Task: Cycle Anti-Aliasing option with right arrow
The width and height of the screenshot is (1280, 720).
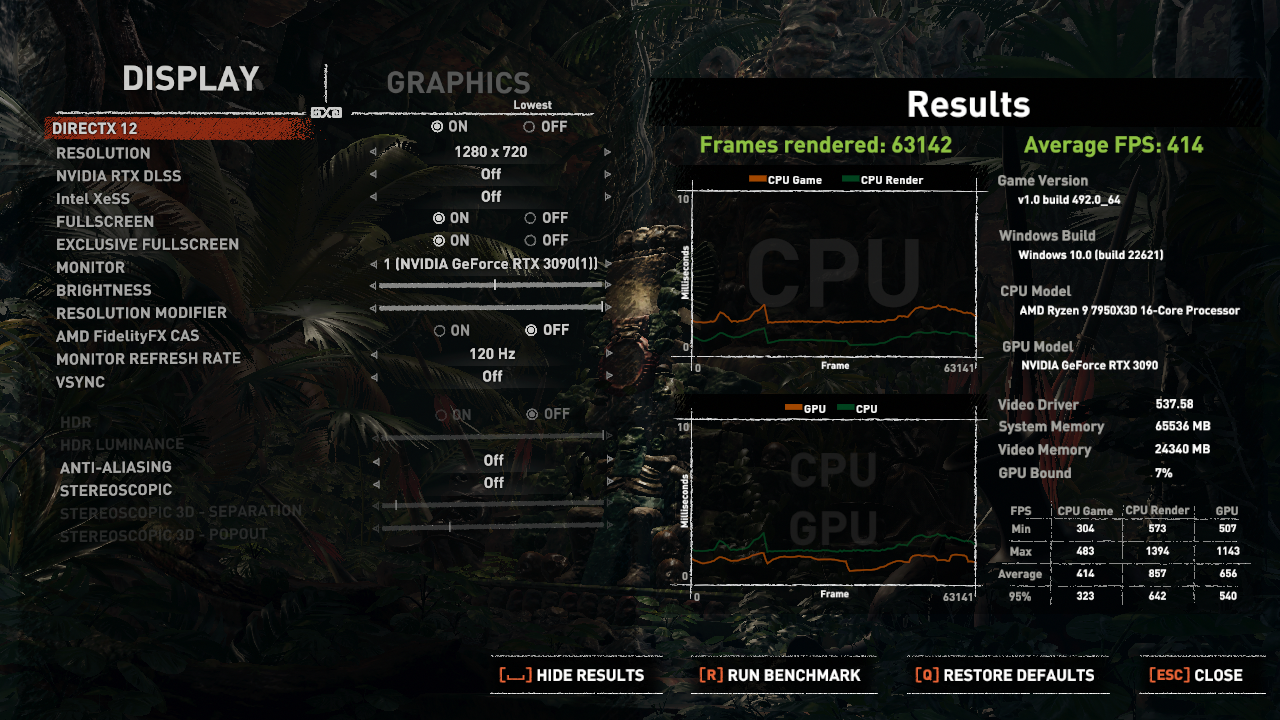Action: 607,461
